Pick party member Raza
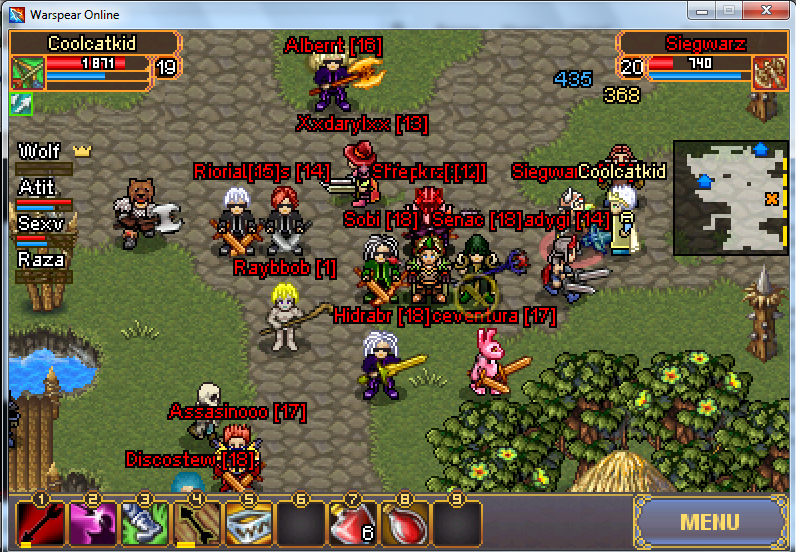This screenshot has width=796, height=552. click(42, 260)
